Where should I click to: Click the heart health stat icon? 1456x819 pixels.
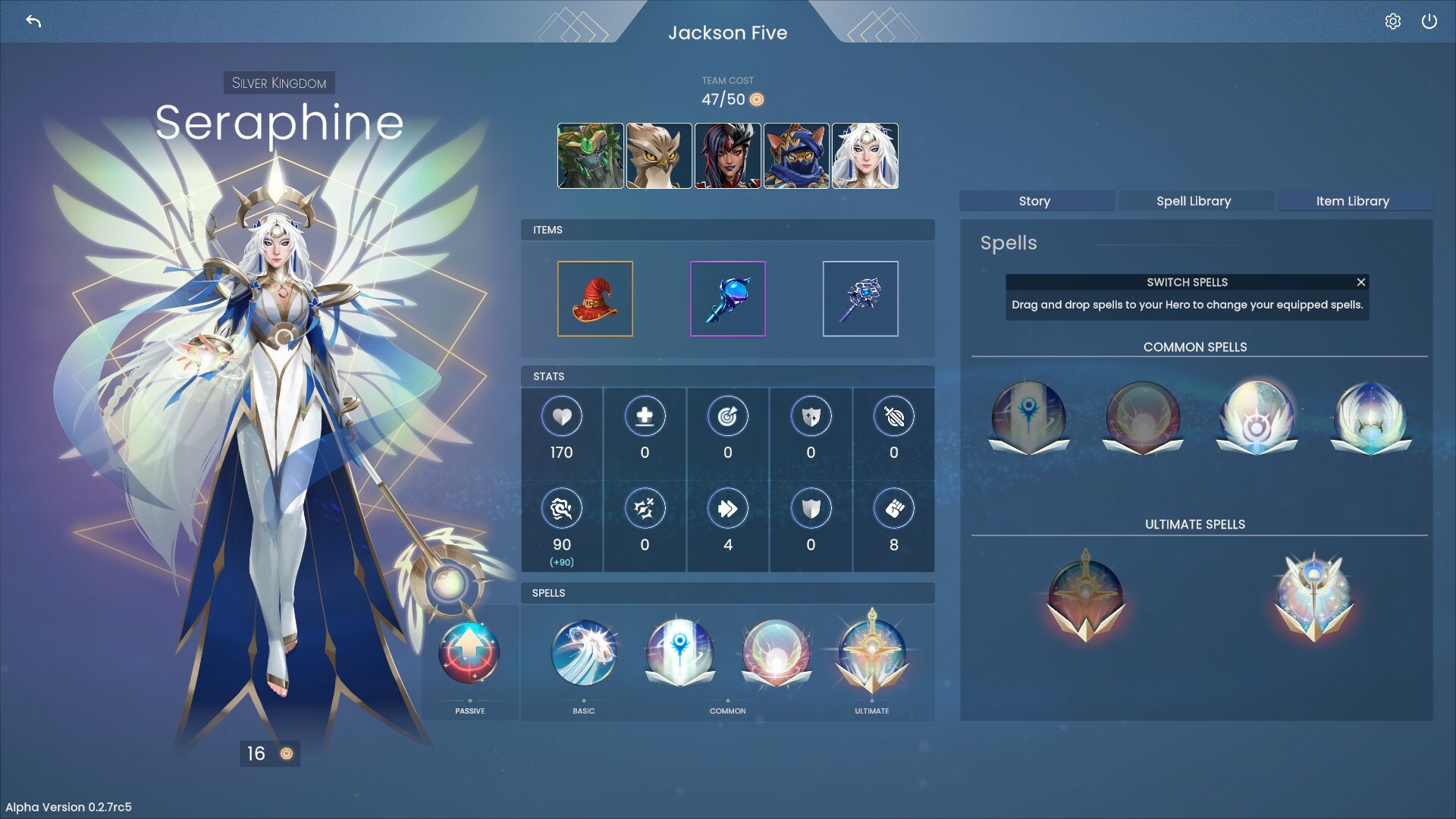(562, 416)
